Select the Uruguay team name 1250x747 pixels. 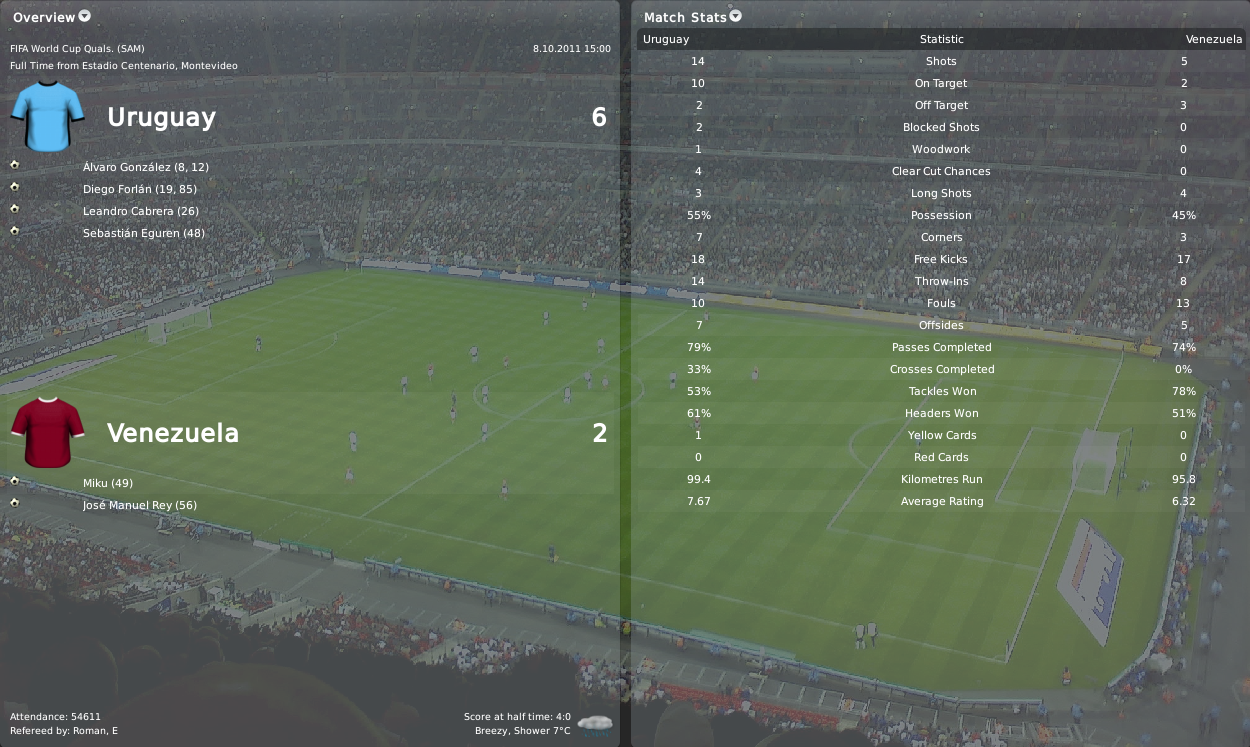click(161, 117)
